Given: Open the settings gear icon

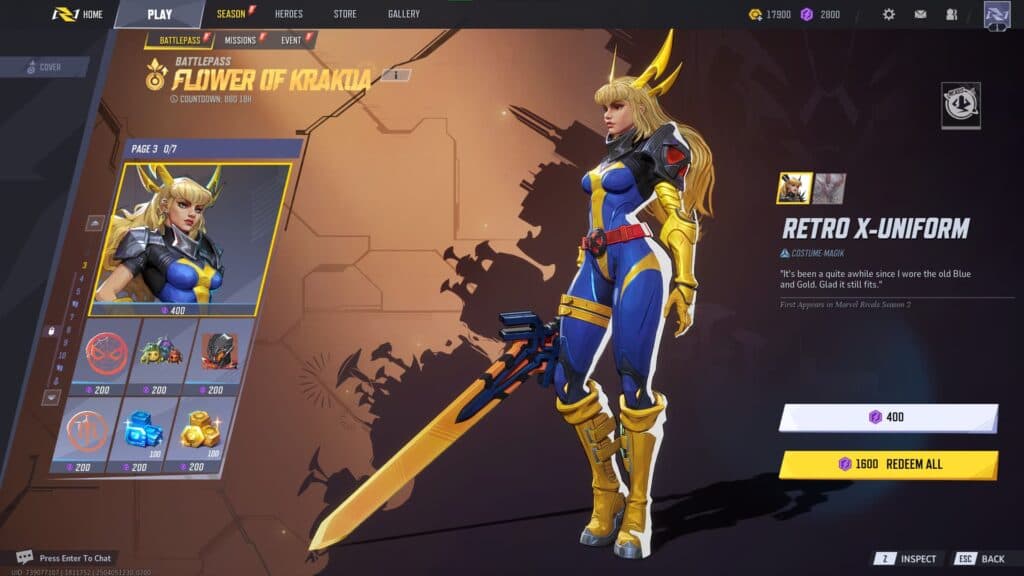Looking at the screenshot, I should click(x=888, y=15).
